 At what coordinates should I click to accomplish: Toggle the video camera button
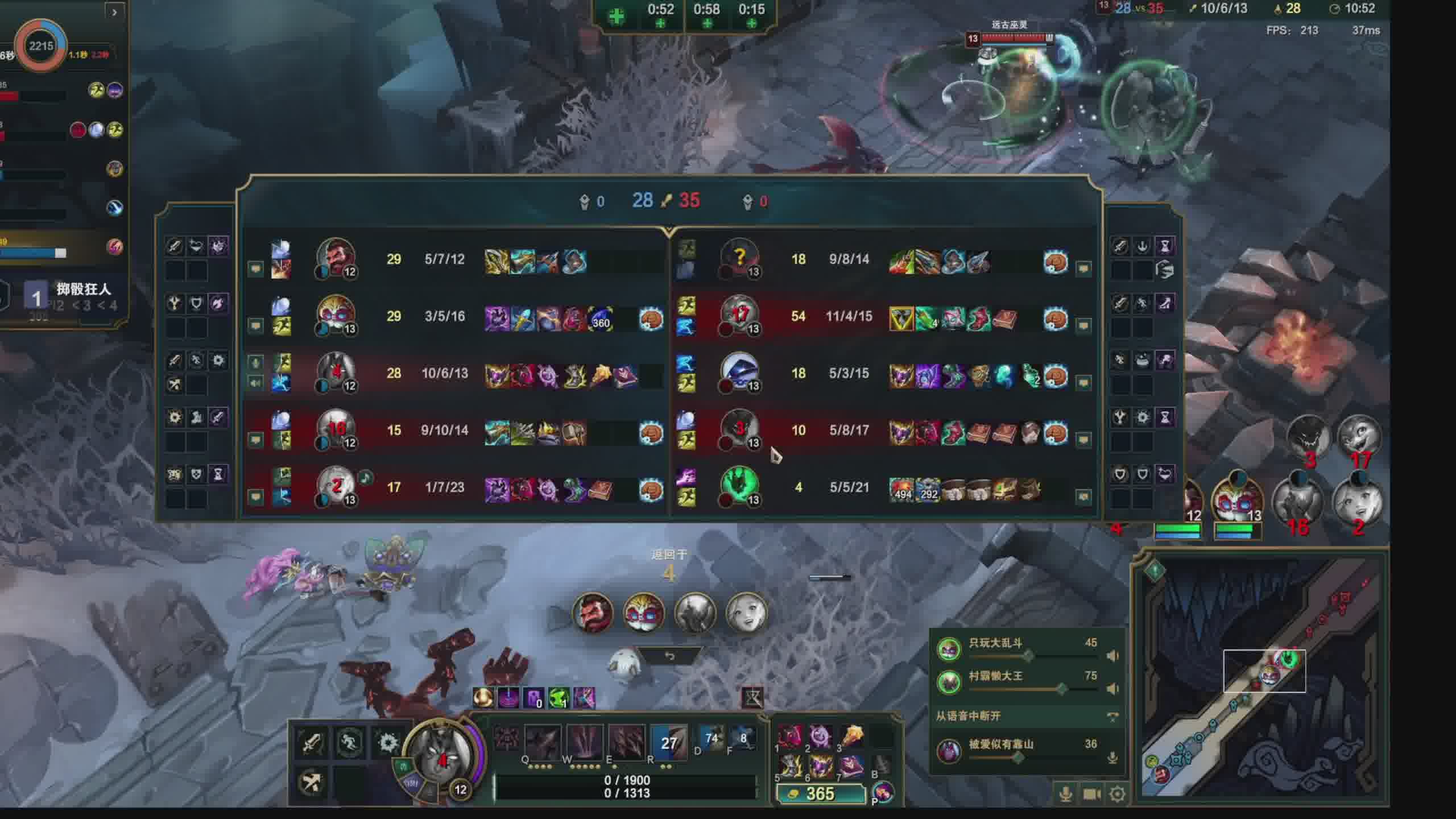1091,794
